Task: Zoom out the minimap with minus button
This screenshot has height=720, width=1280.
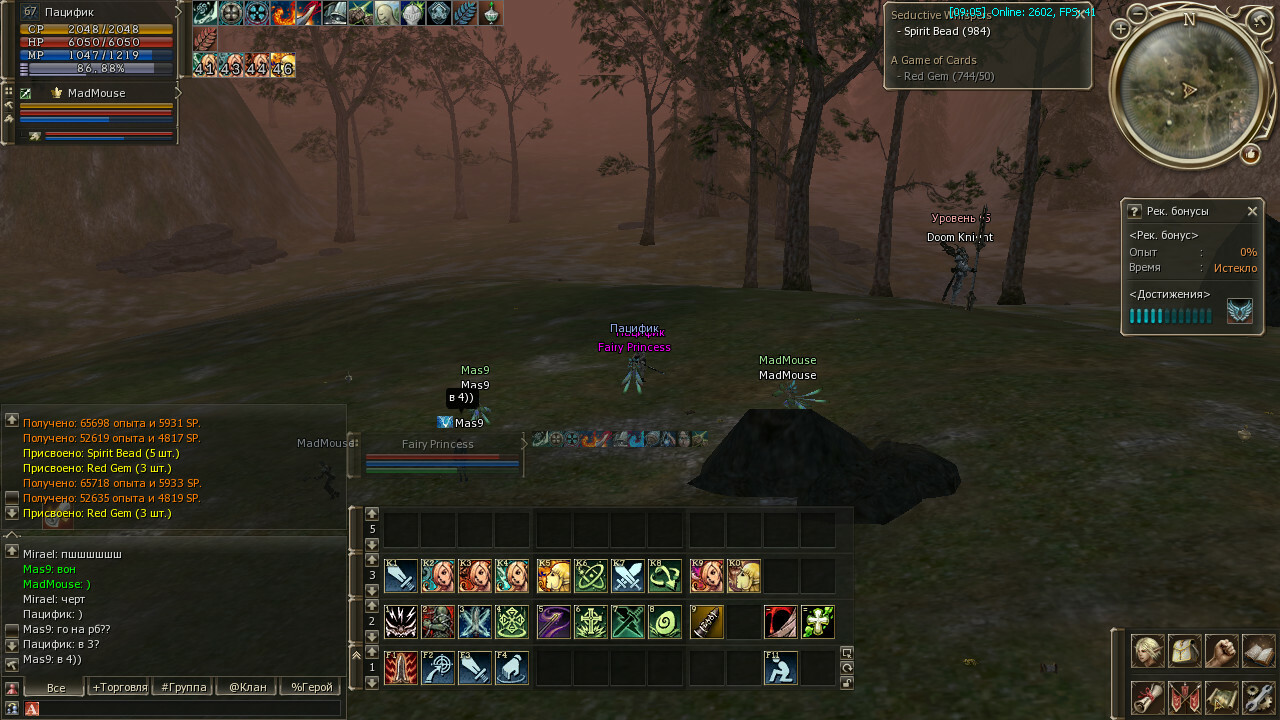Action: [1138, 13]
